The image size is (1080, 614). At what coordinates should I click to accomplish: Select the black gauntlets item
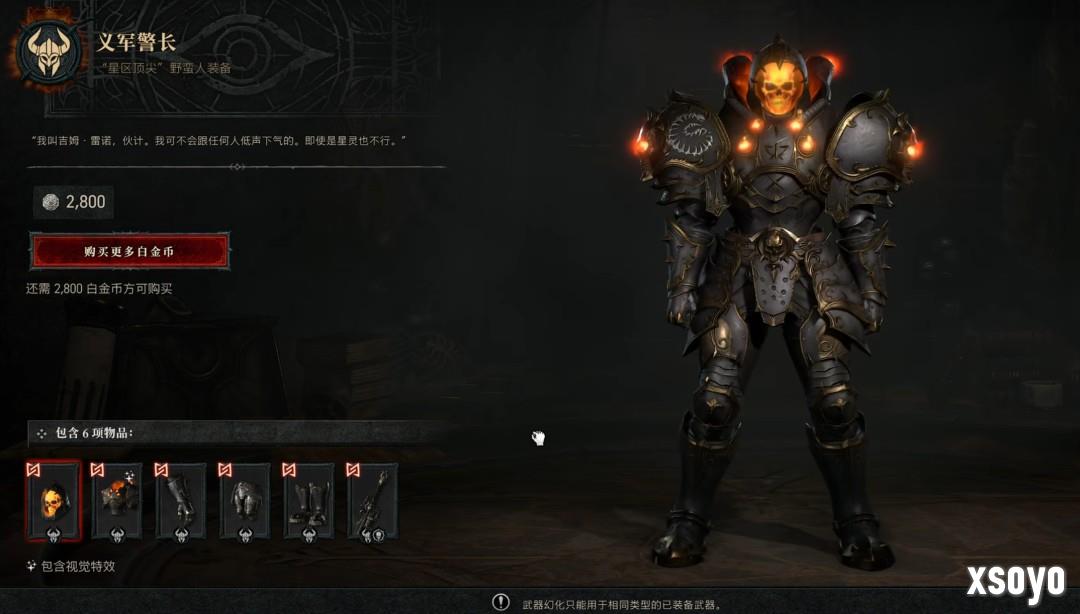tap(181, 501)
